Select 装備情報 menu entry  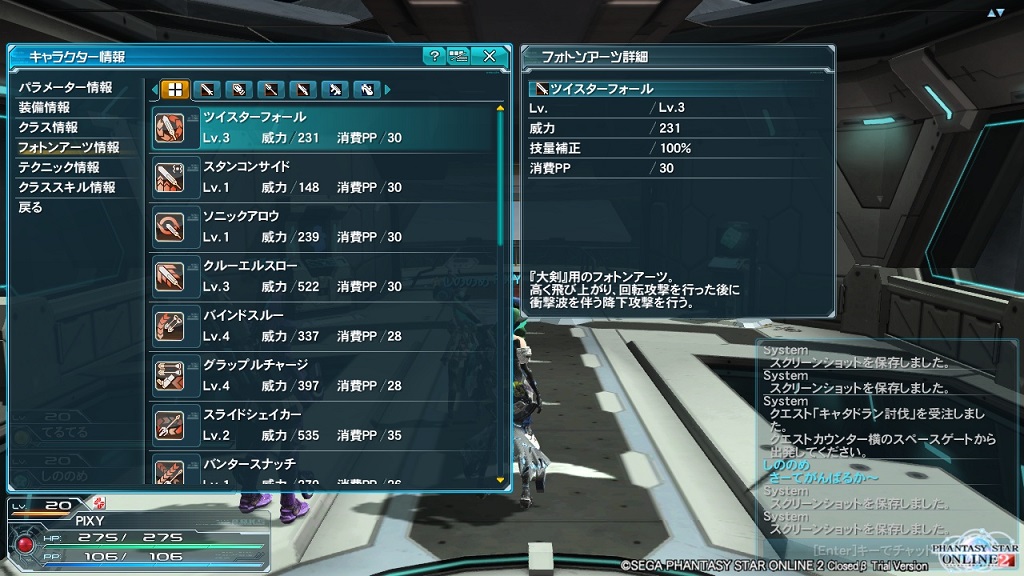click(44, 108)
